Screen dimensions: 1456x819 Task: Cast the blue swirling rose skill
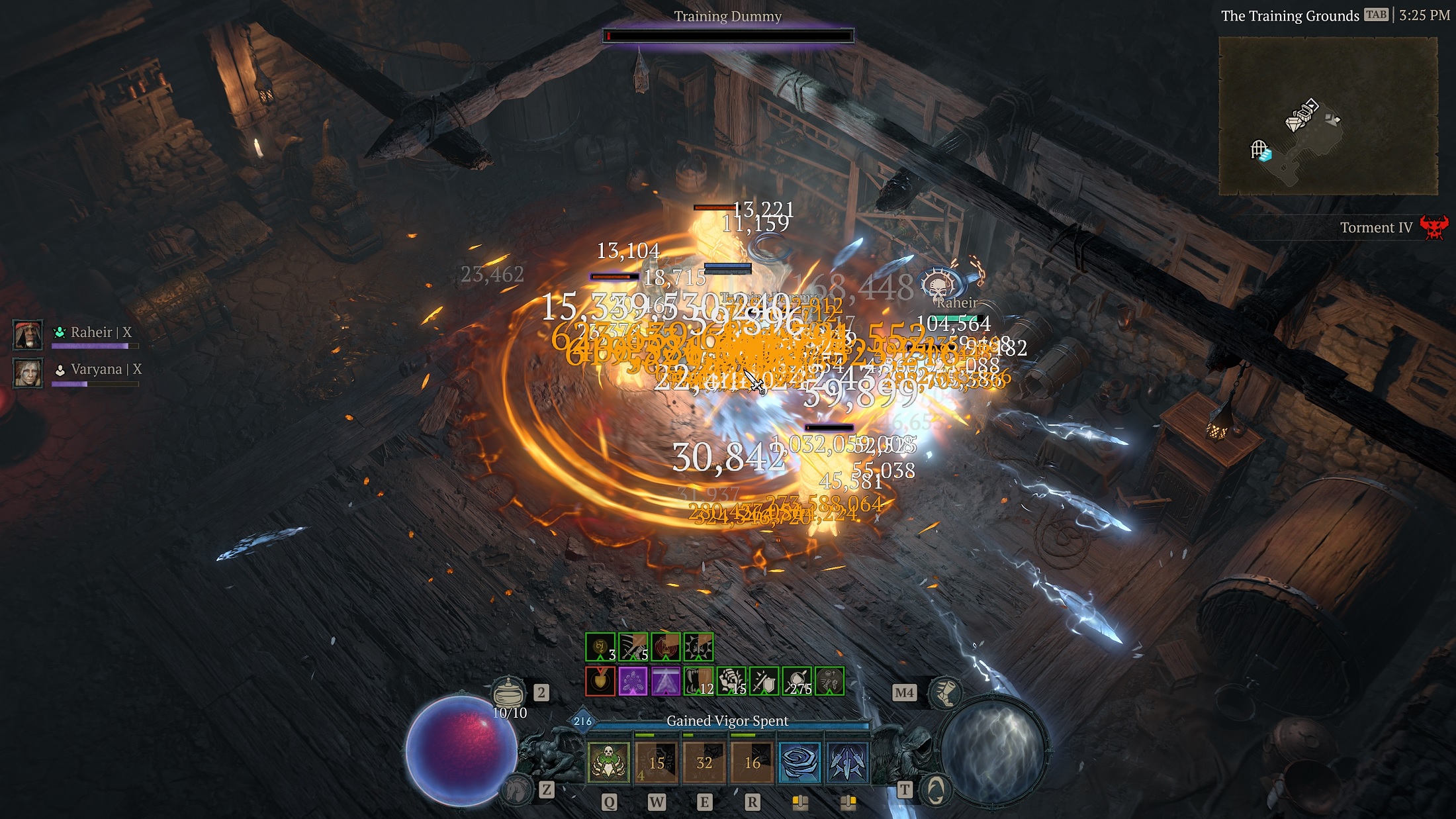tap(800, 762)
